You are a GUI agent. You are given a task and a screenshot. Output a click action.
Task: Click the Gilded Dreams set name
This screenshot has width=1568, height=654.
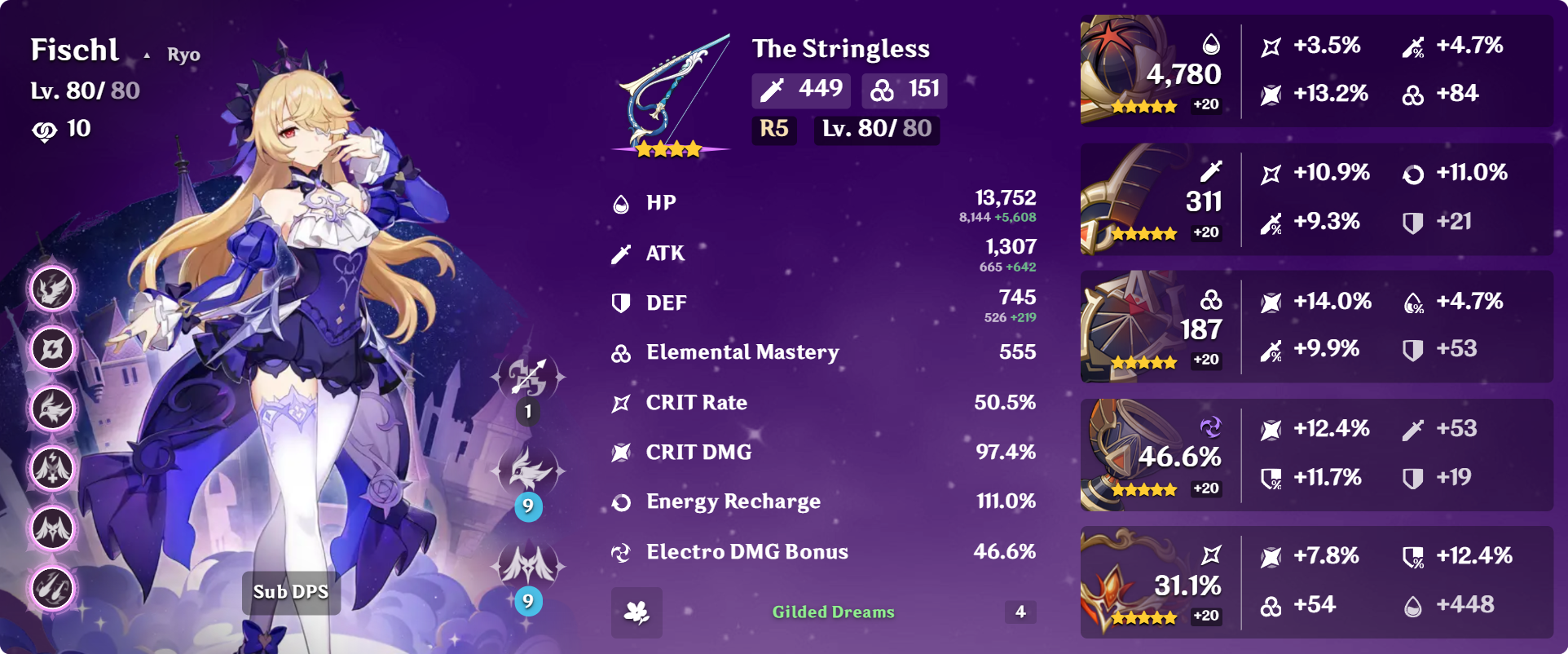[833, 612]
